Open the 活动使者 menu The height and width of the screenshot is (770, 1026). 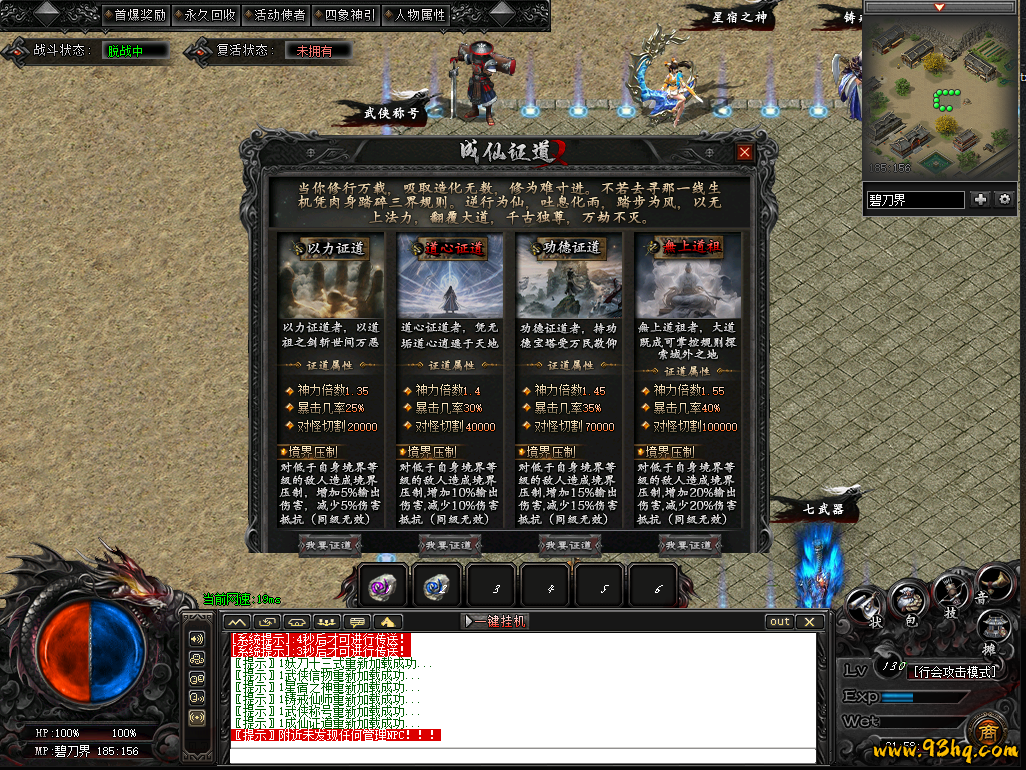click(x=274, y=15)
